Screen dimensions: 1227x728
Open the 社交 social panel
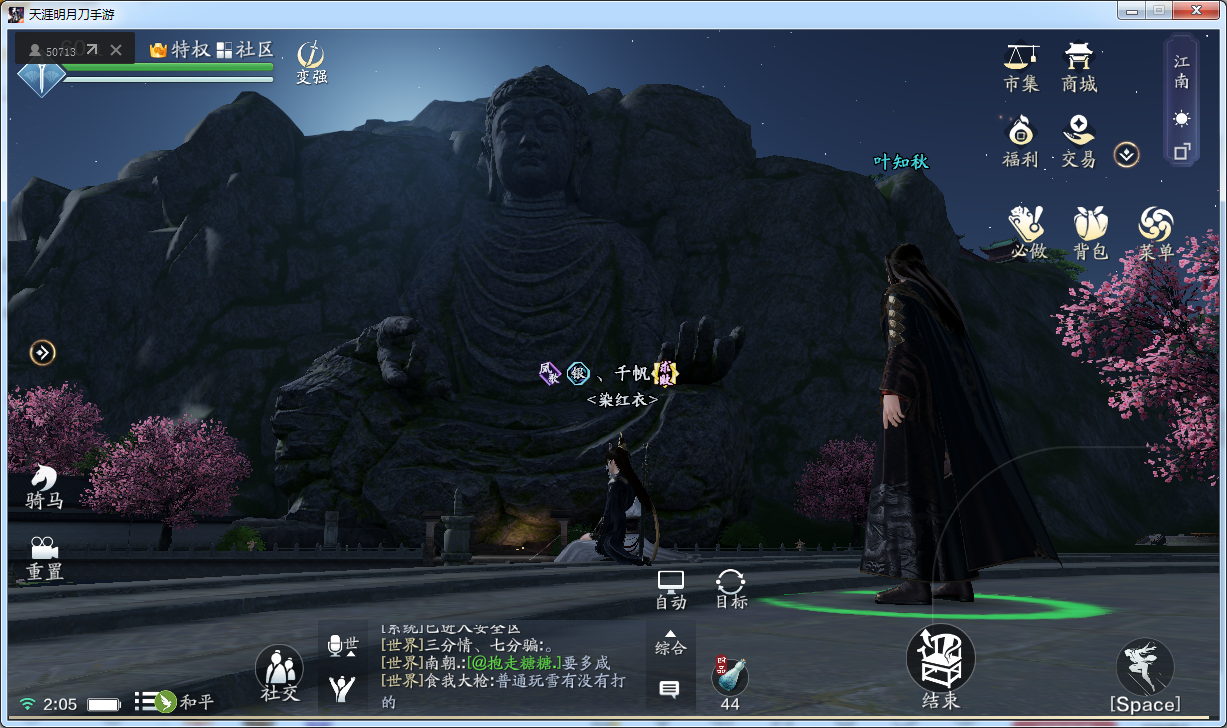click(x=280, y=672)
